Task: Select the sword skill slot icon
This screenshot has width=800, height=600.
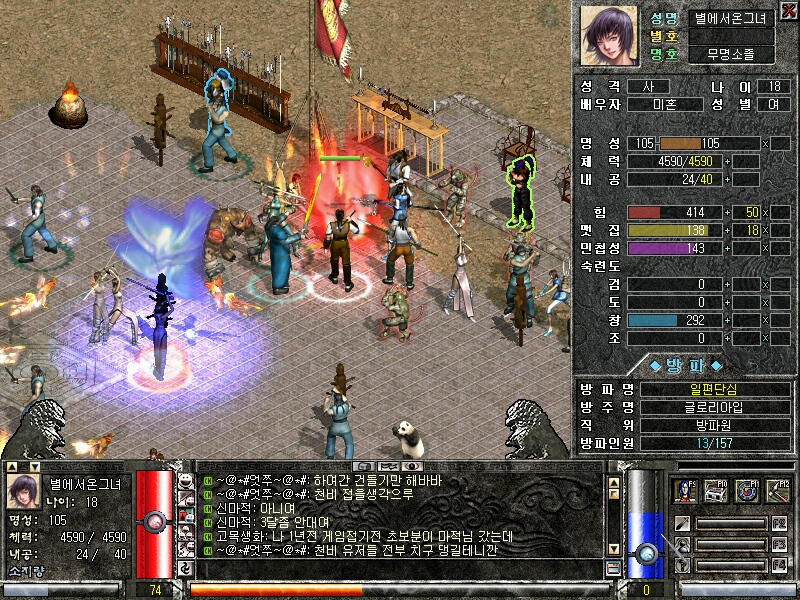Action: coord(682,523)
